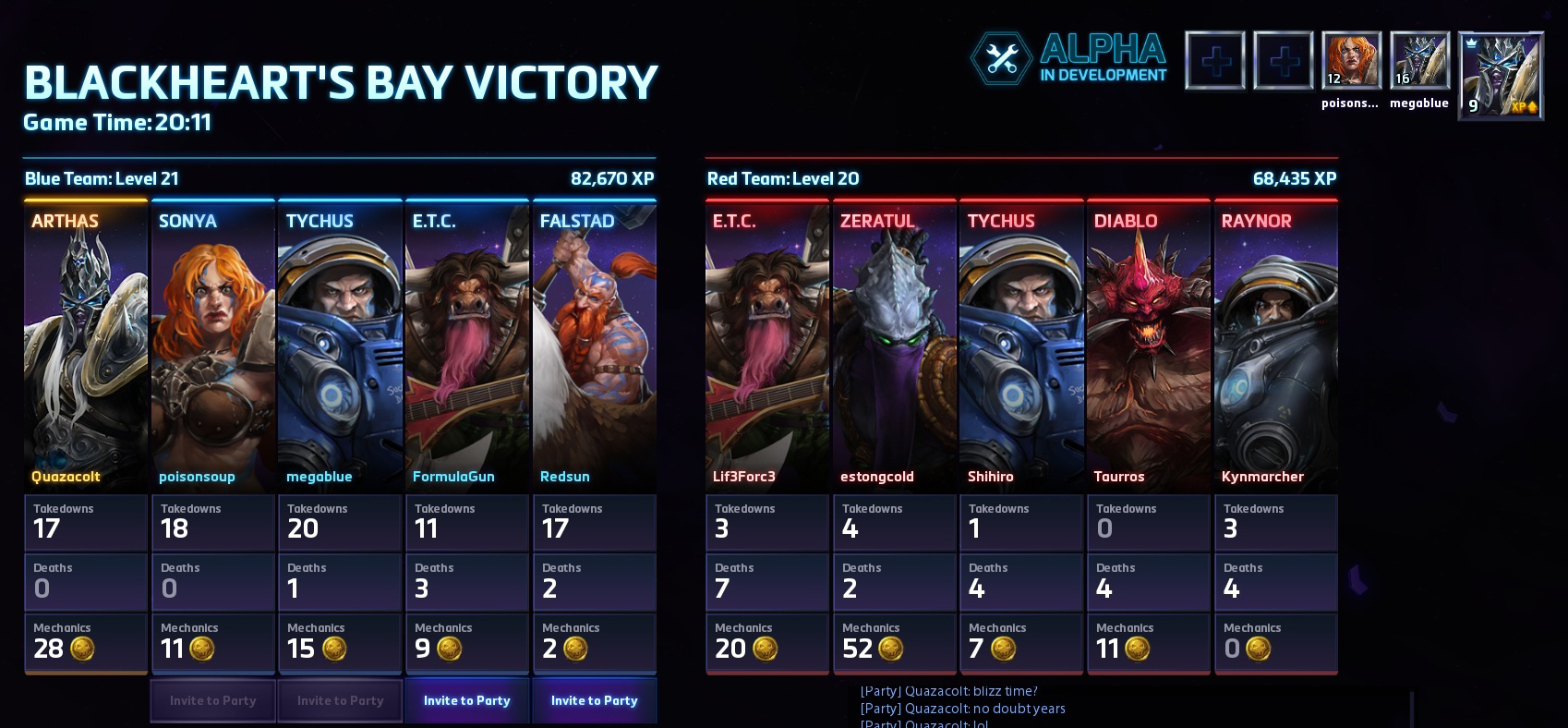View Kynmarcher's Raynor hero card
Image resolution: width=1568 pixels, height=728 pixels.
[1276, 346]
